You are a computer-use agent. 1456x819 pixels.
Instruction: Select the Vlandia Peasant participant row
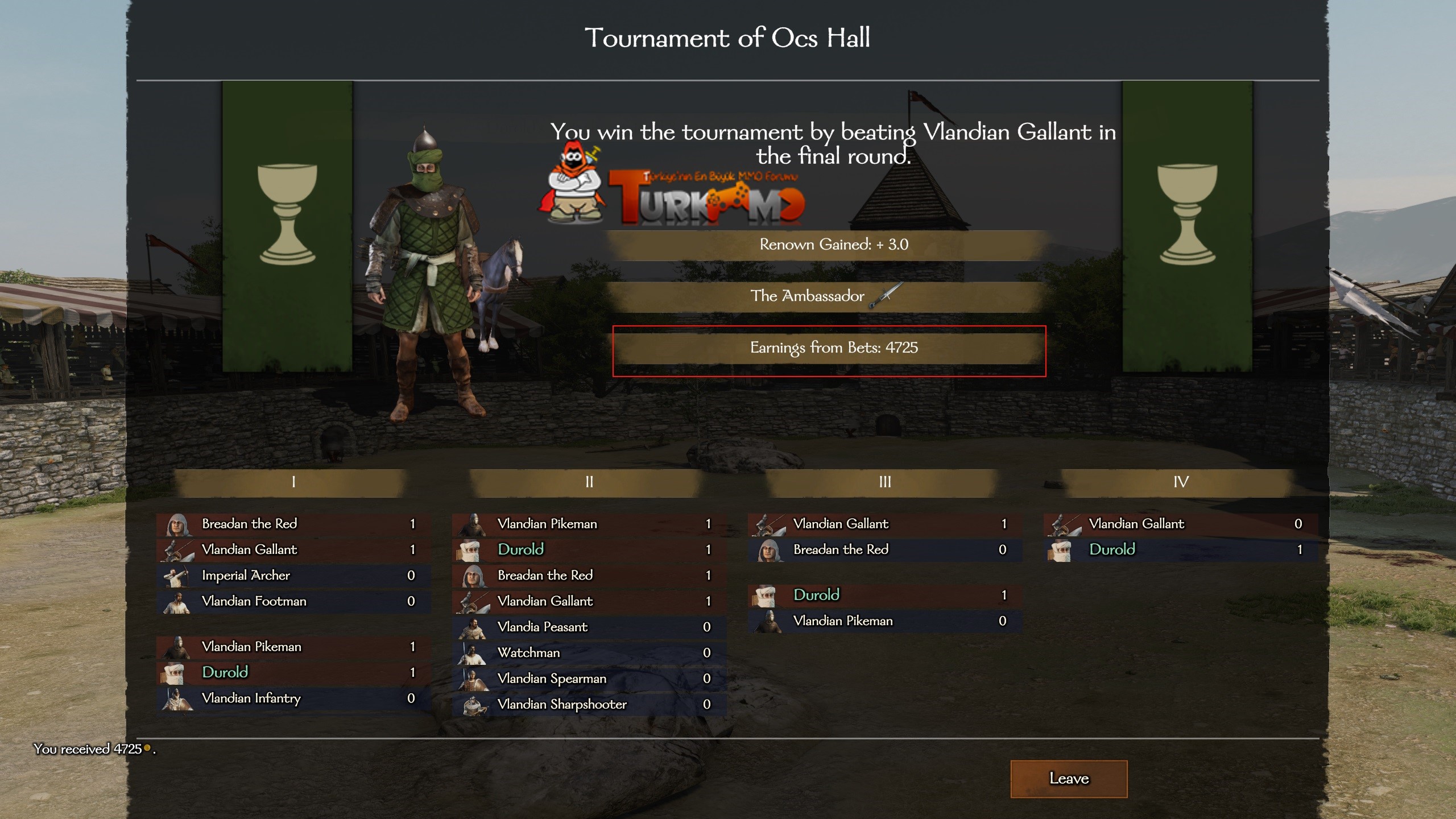[589, 627]
